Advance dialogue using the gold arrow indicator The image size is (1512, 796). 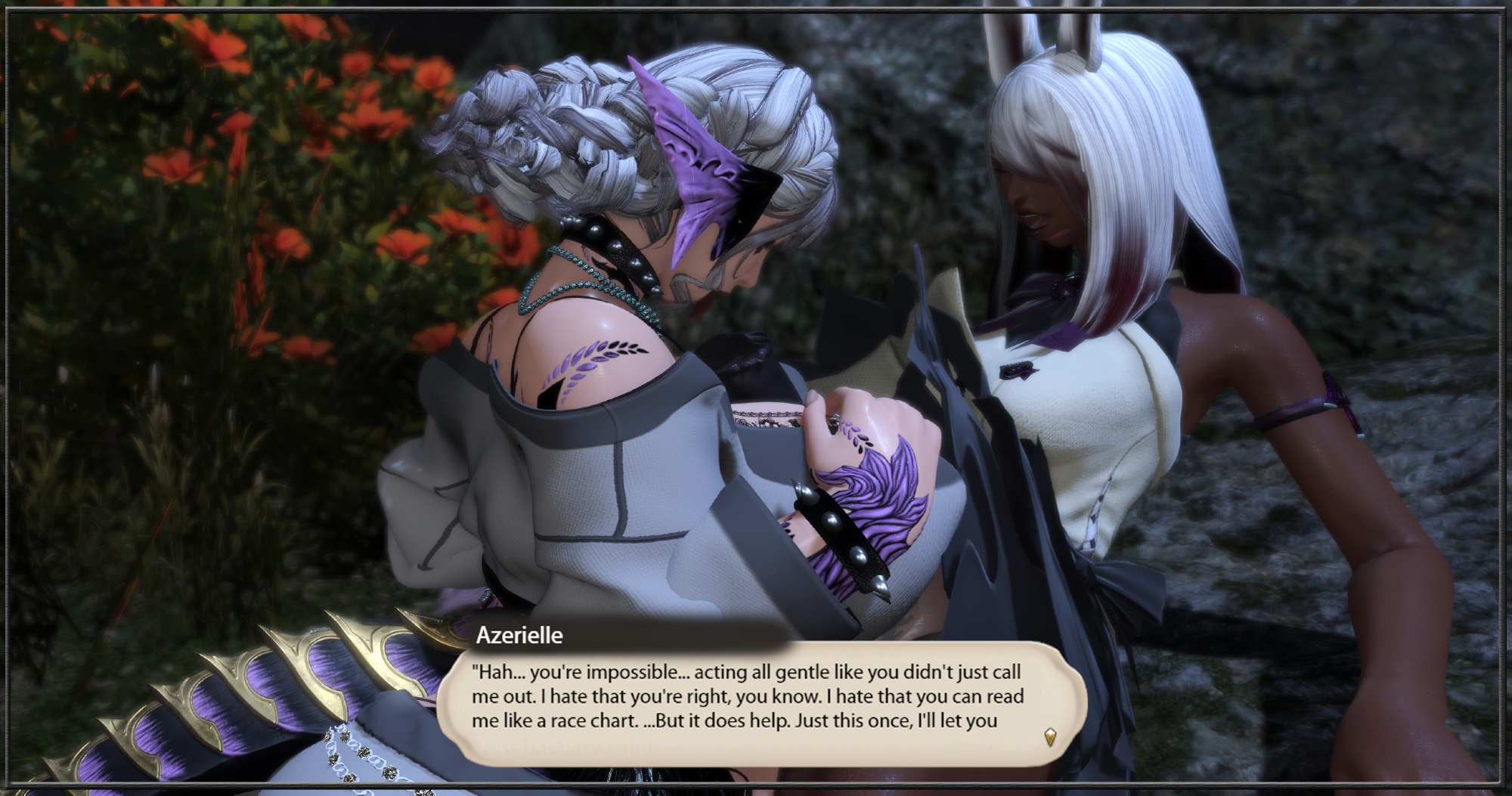tap(1050, 736)
